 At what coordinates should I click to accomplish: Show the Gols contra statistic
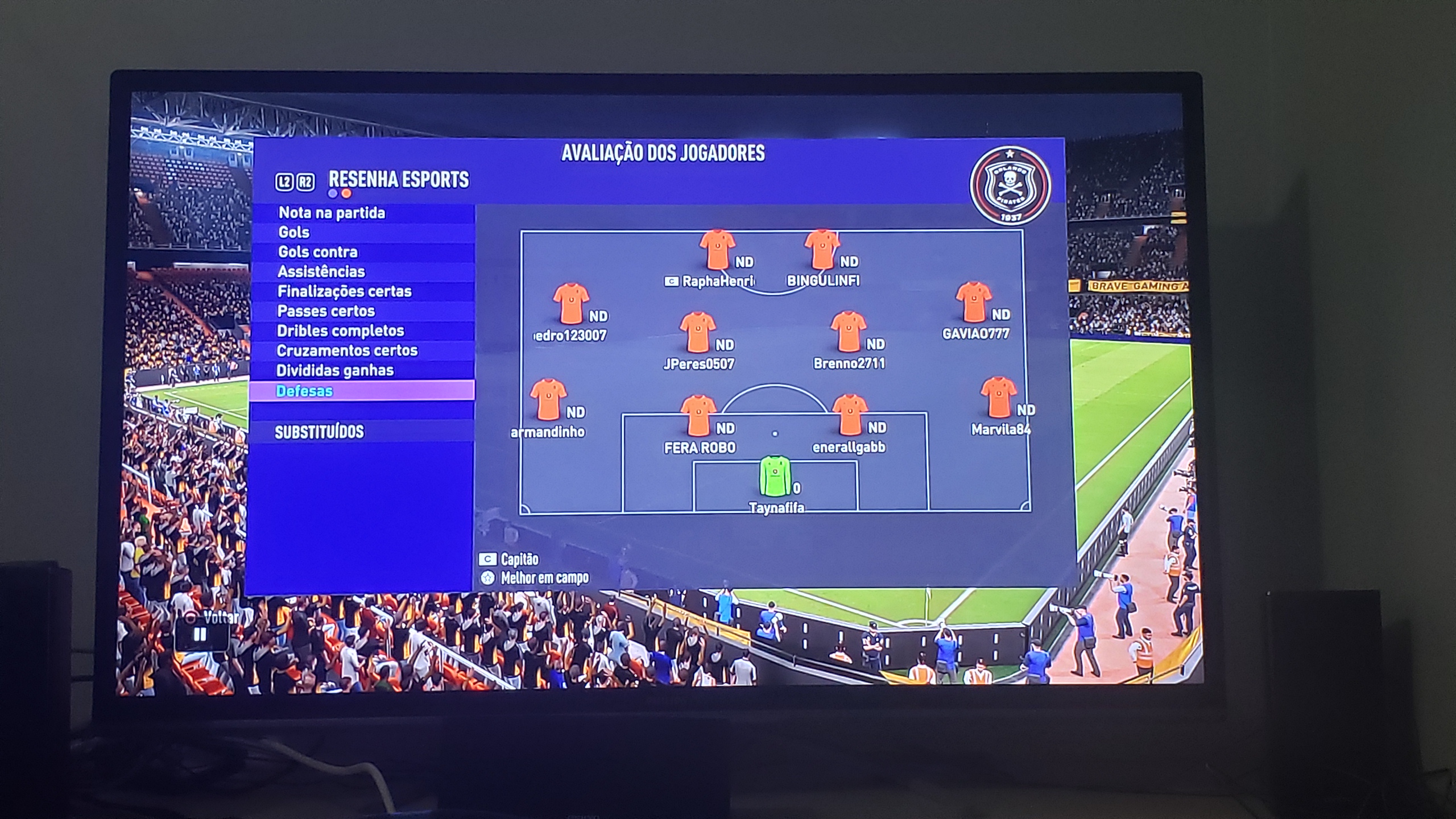(318, 252)
